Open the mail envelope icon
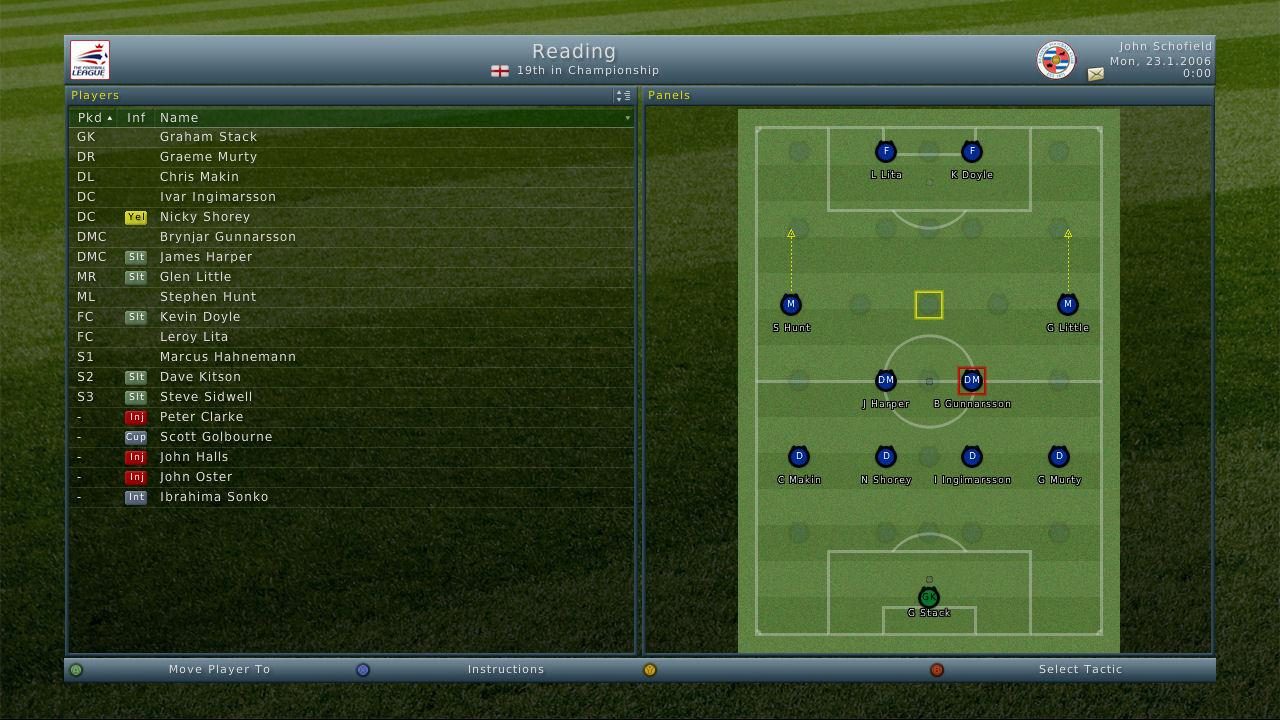Image resolution: width=1280 pixels, height=720 pixels. pyautogui.click(x=1096, y=74)
